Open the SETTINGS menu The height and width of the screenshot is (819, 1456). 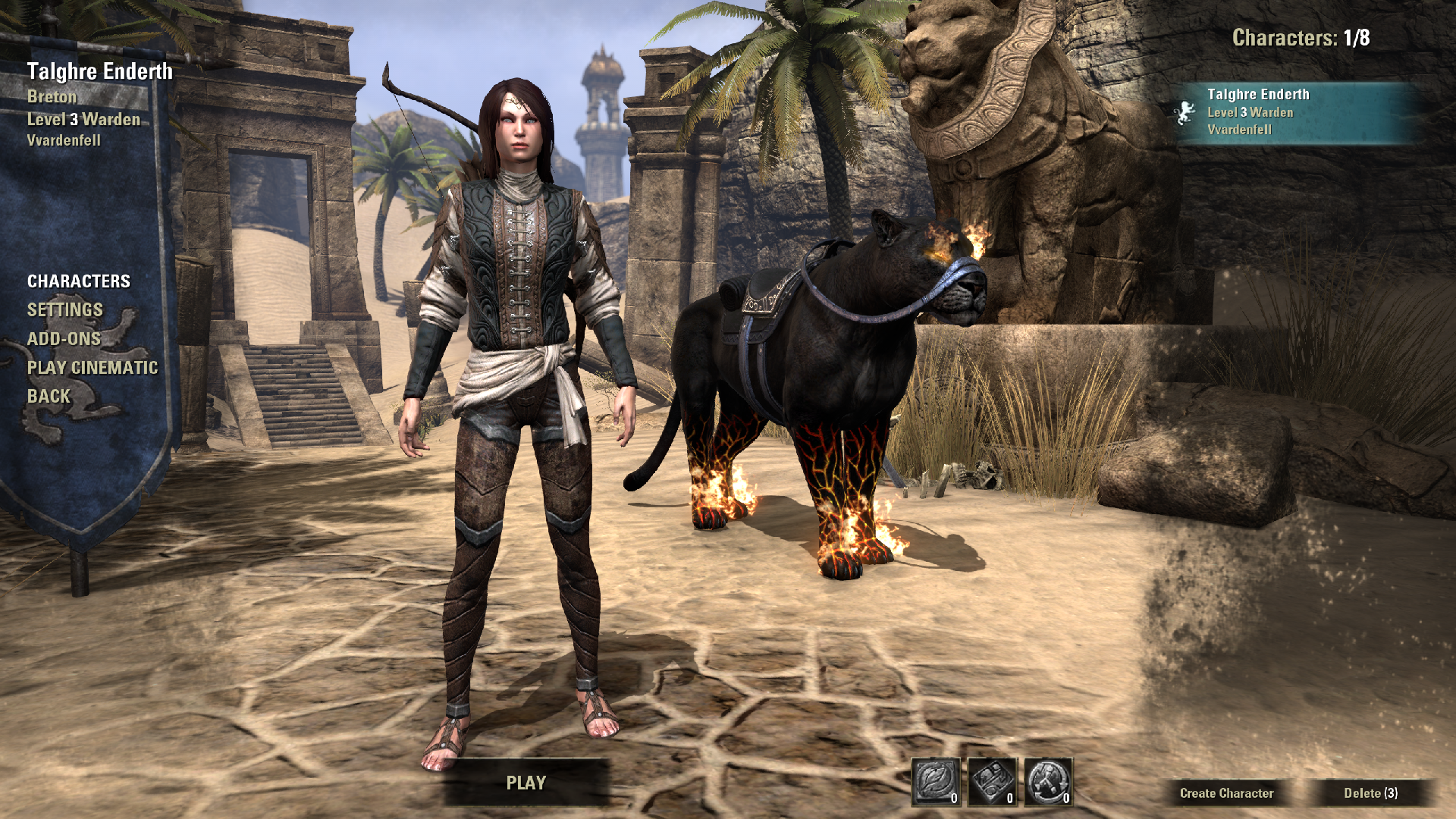click(65, 310)
